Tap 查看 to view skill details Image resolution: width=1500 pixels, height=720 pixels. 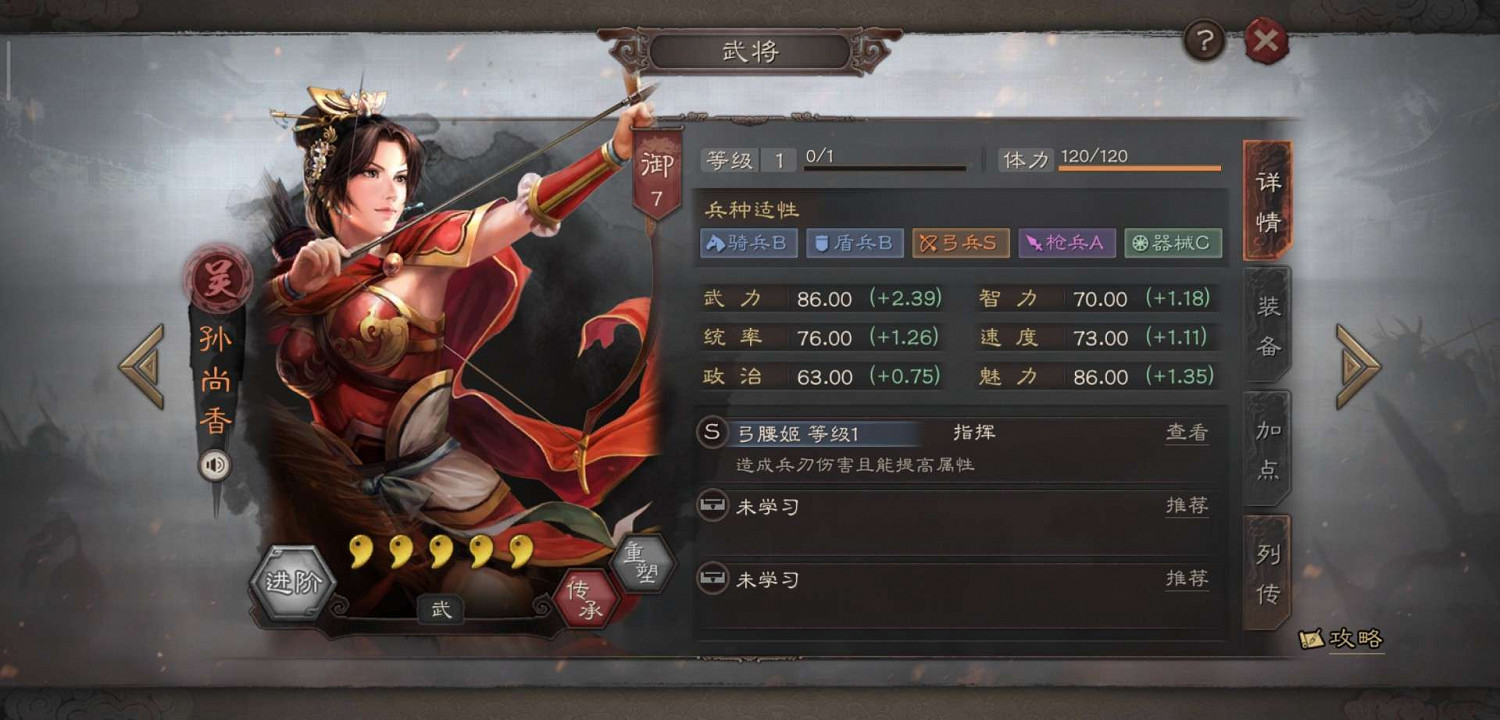point(1186,432)
